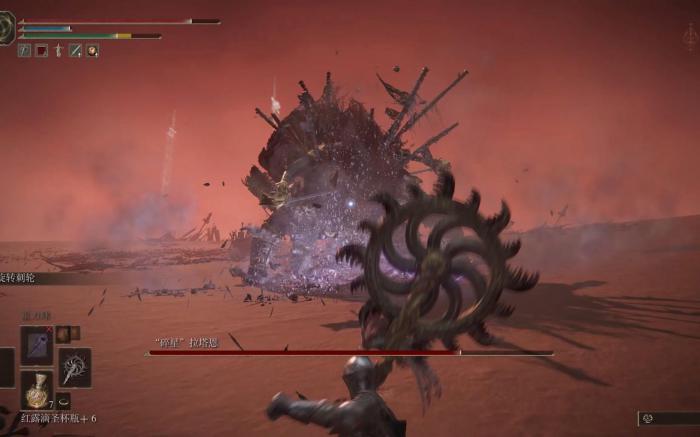Click the compass marker icon
The height and width of the screenshot is (437, 700).
pyautogui.click(x=690, y=37)
